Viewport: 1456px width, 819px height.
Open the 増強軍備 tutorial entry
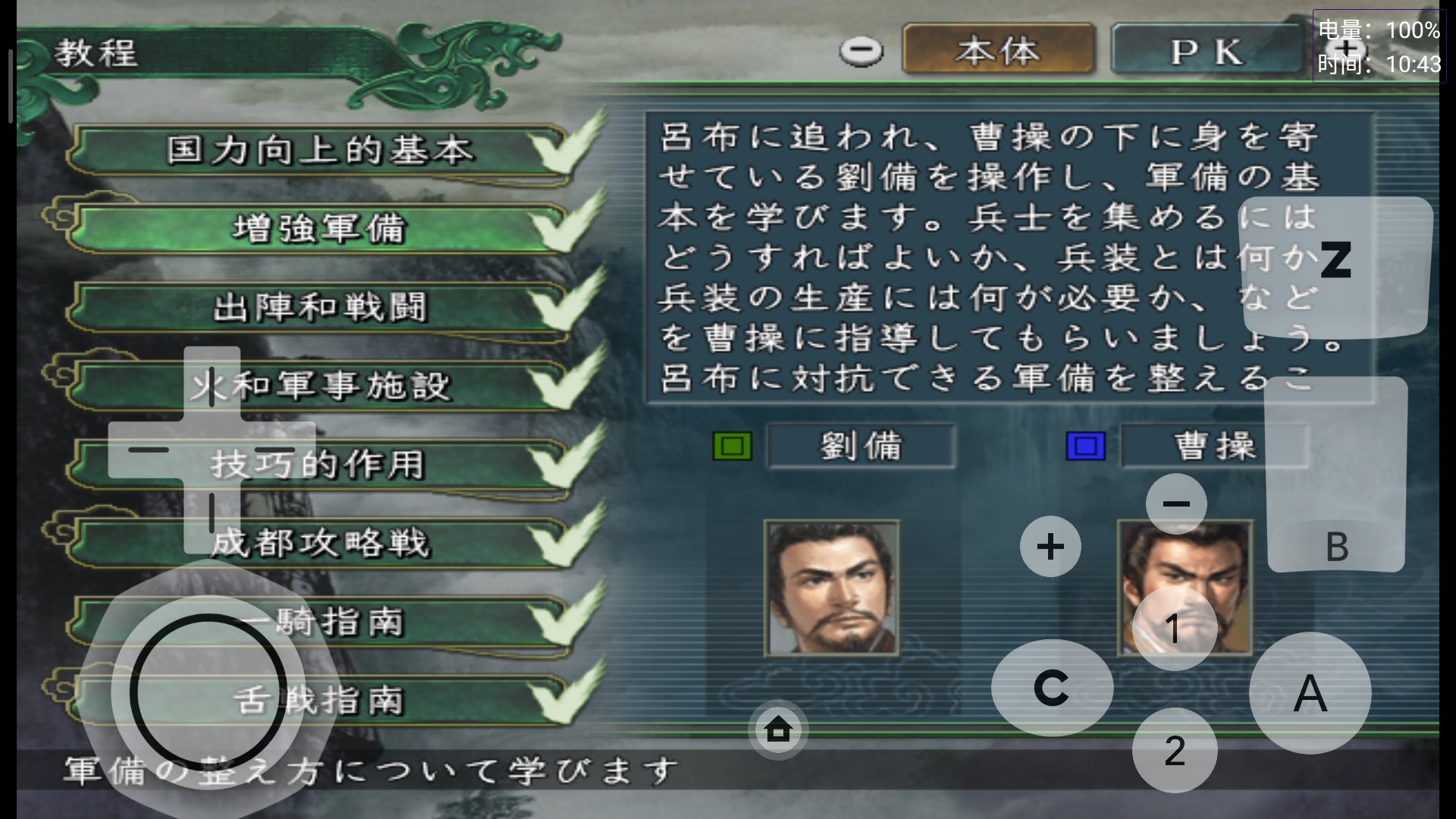coord(318,227)
